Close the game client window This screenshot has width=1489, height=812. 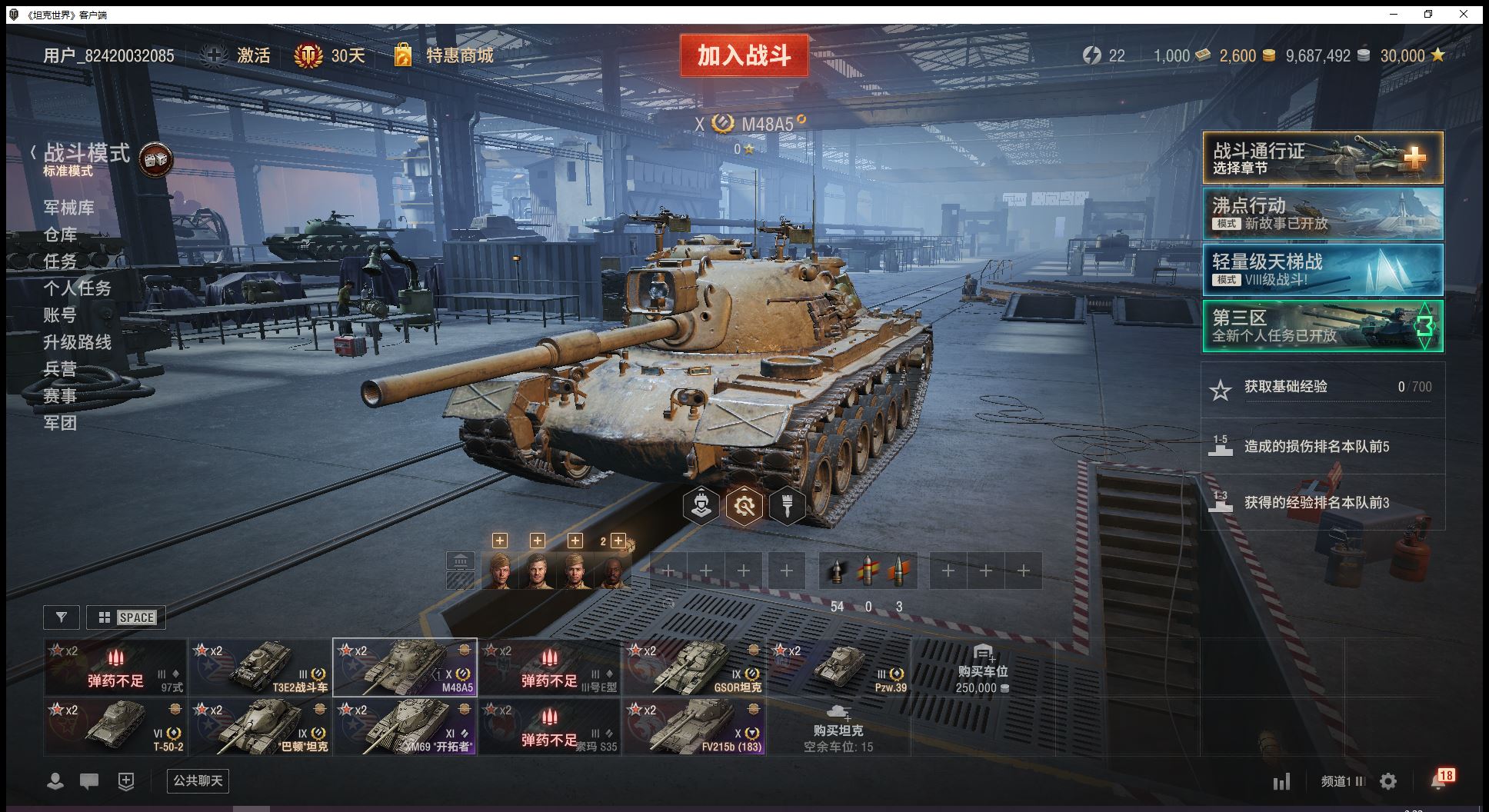click(1464, 14)
